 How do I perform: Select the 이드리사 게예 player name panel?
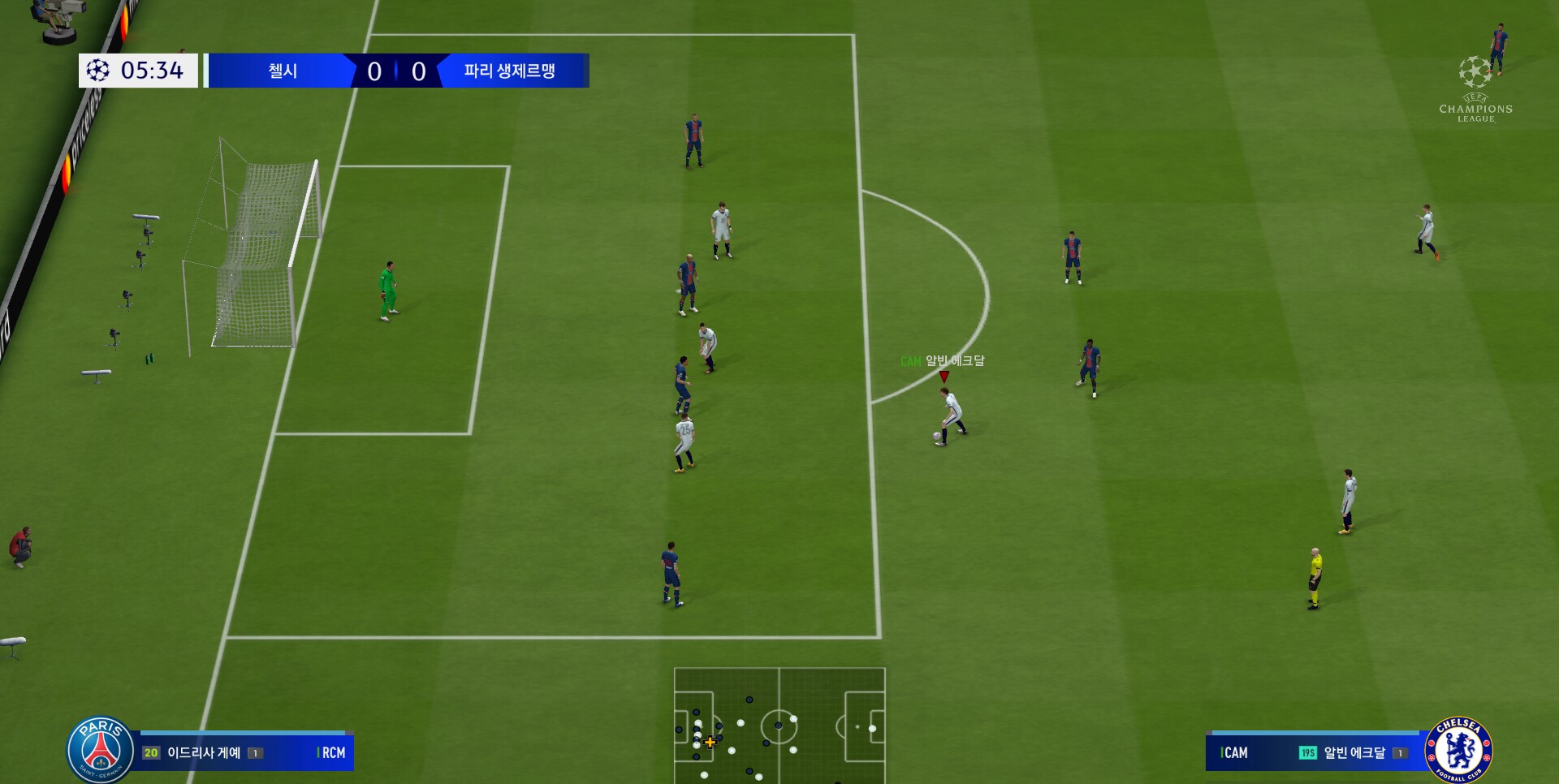click(x=244, y=752)
